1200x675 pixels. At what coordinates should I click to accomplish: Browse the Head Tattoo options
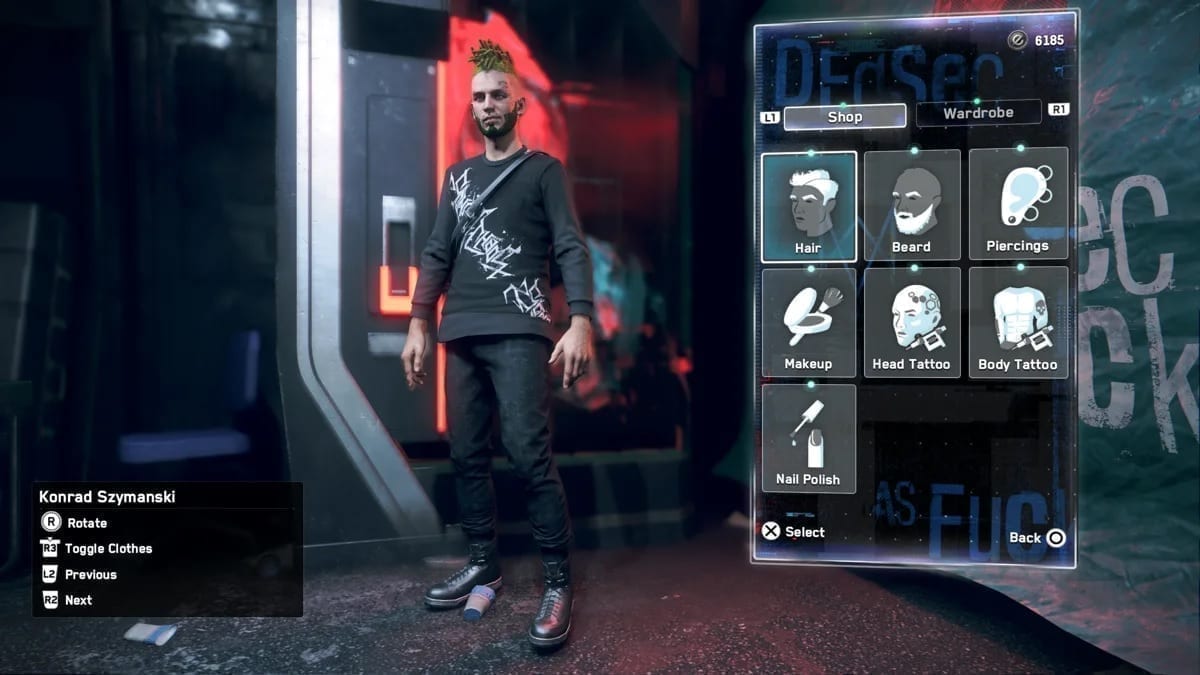tap(911, 322)
